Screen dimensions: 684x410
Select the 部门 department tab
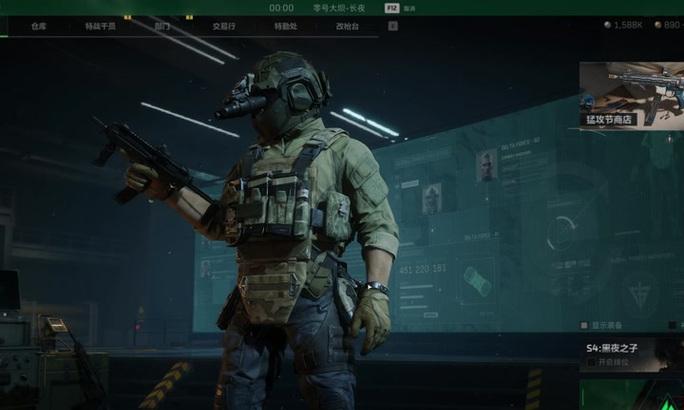click(x=162, y=27)
